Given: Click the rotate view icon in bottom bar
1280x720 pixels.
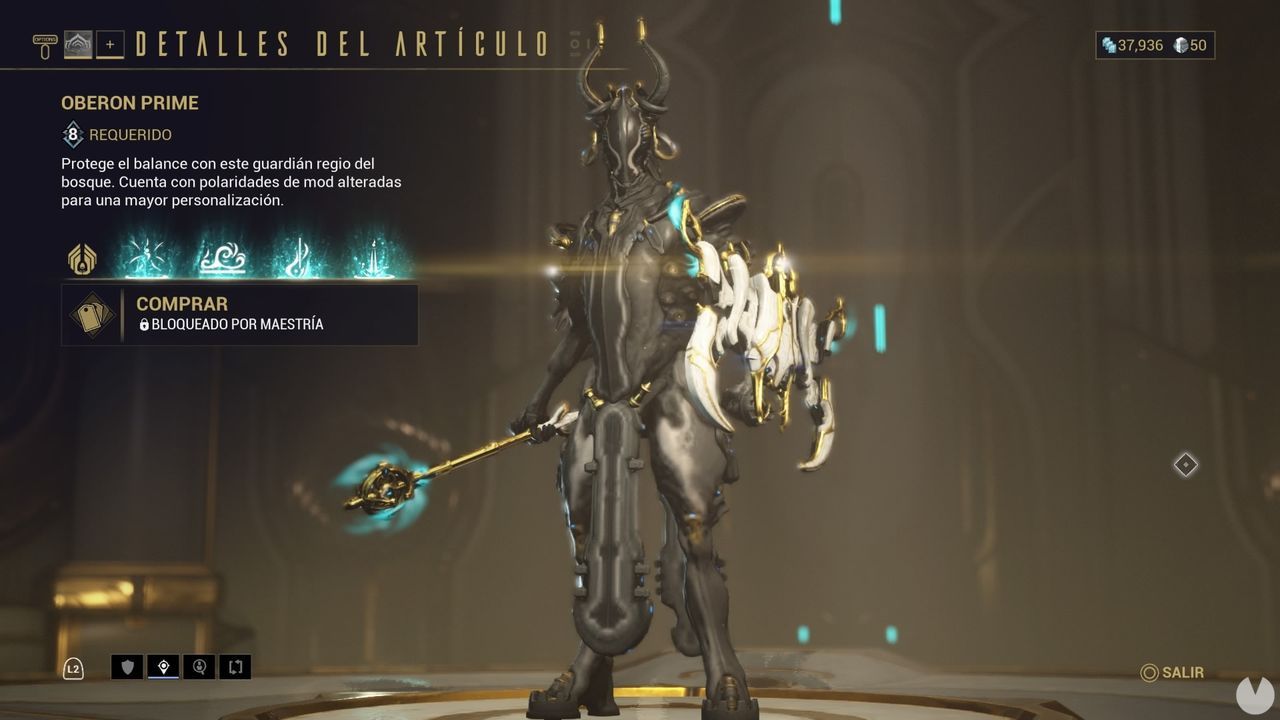Looking at the screenshot, I should pyautogui.click(x=235, y=667).
